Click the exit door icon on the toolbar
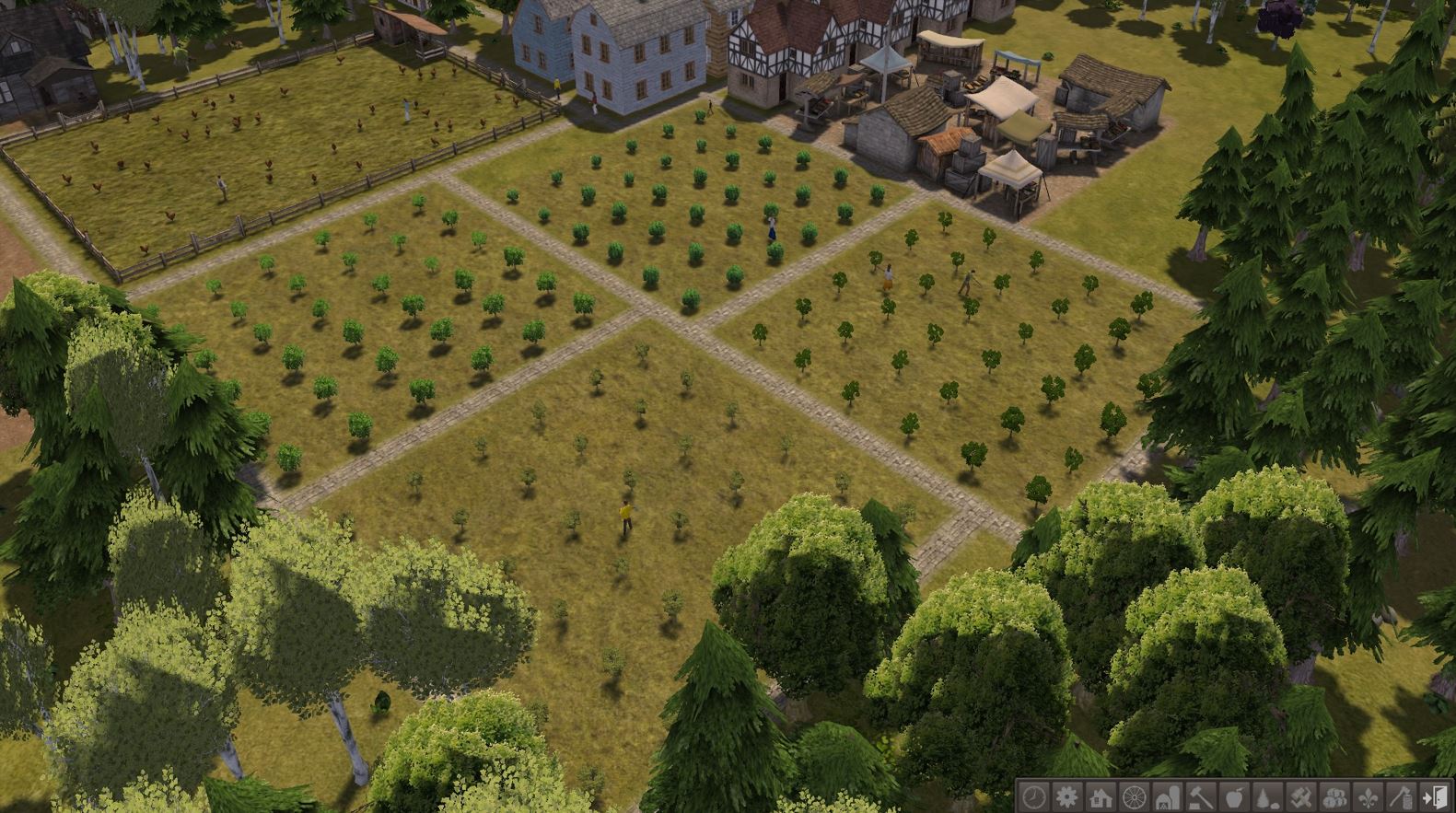This screenshot has height=813, width=1456. [1434, 797]
